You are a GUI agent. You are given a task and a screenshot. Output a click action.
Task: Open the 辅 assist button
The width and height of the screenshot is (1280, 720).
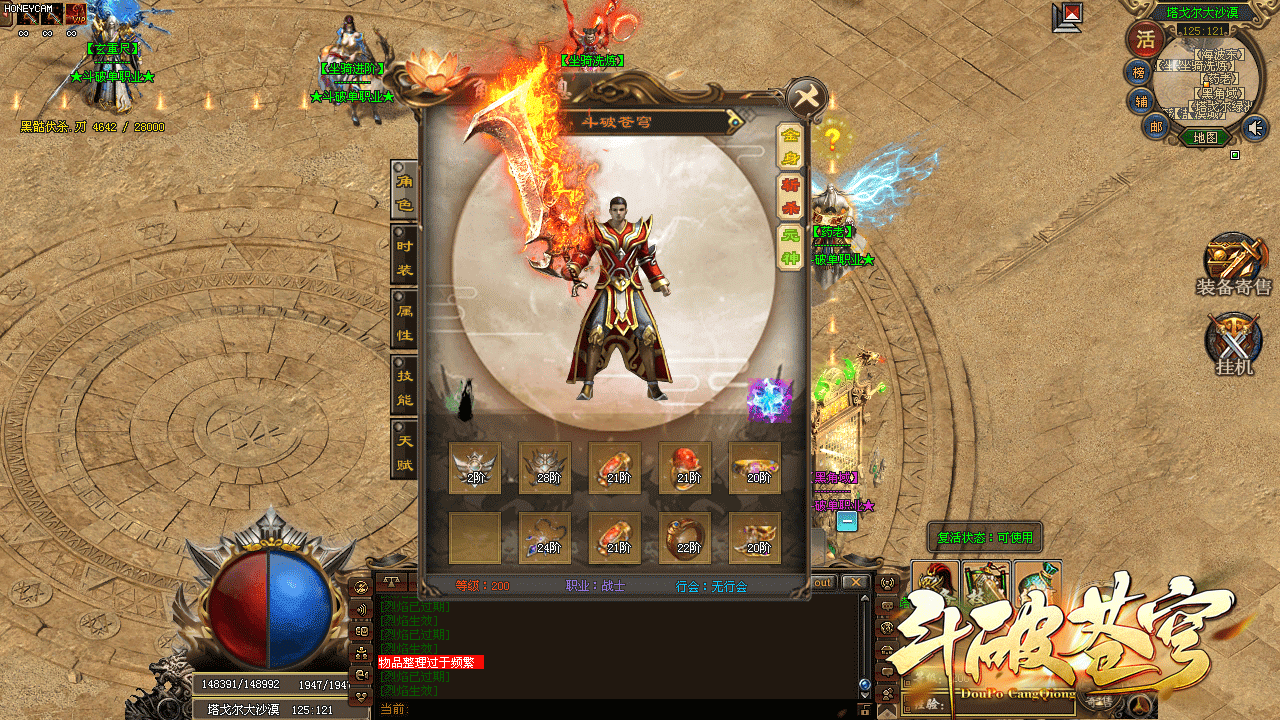(x=1140, y=101)
